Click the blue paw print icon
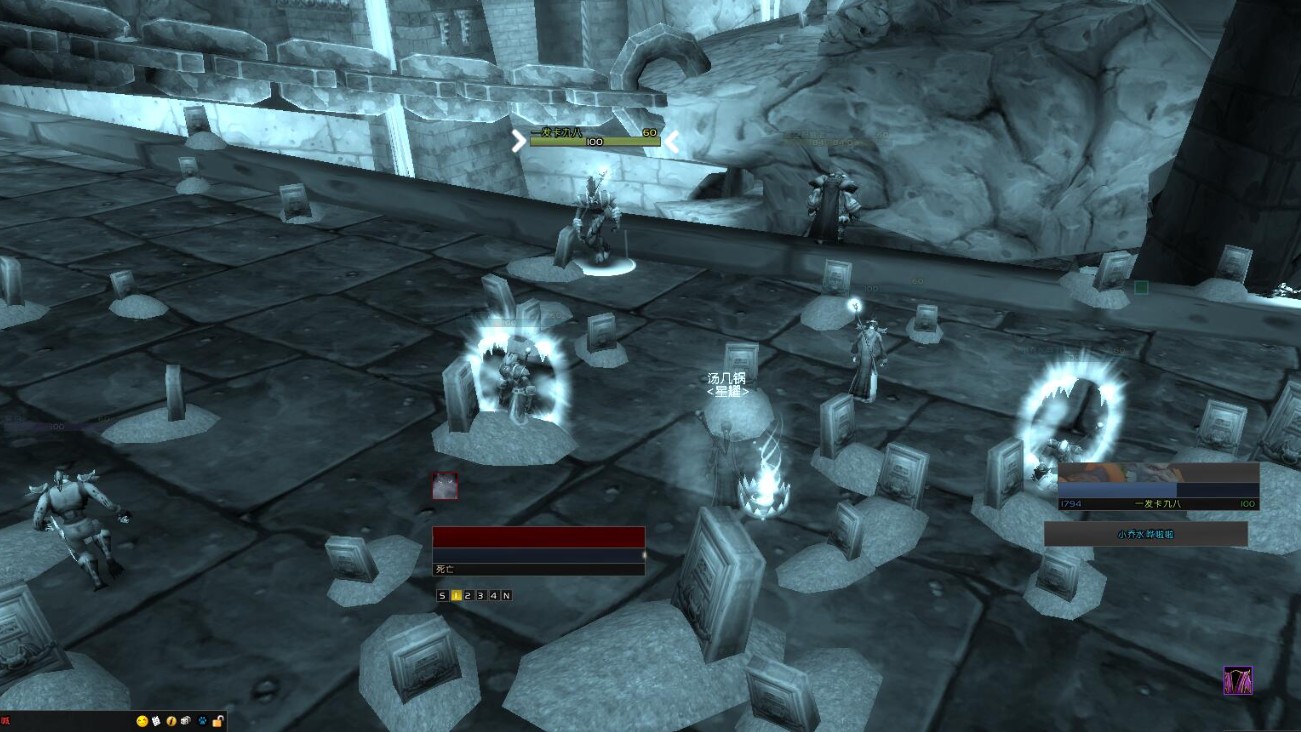The width and height of the screenshot is (1301, 732). (x=202, y=720)
